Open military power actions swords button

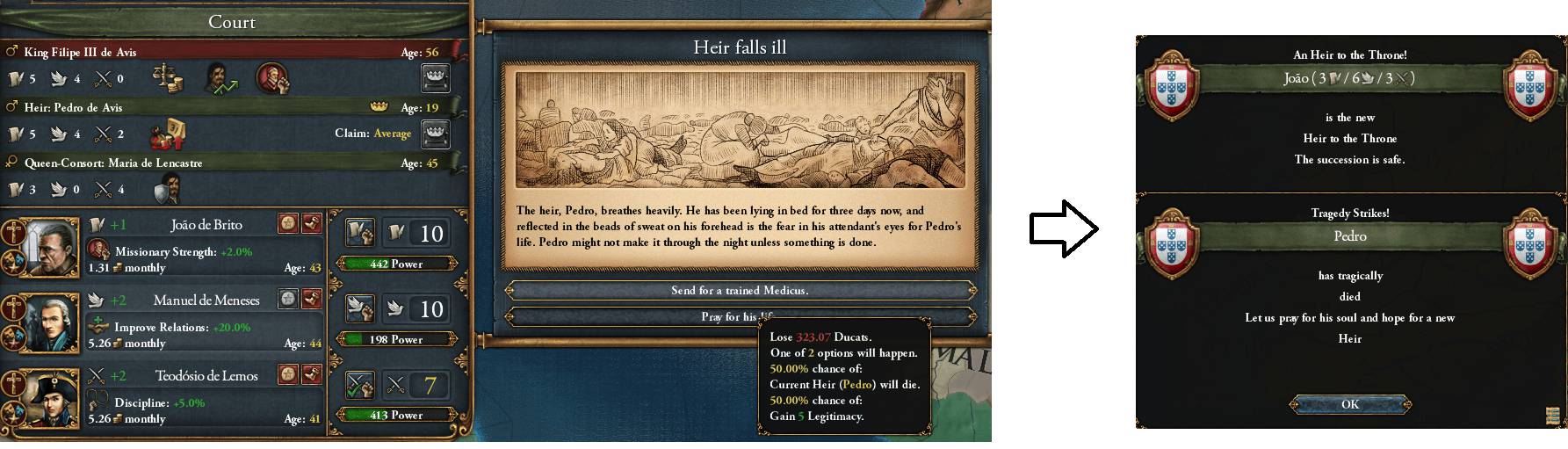point(360,384)
